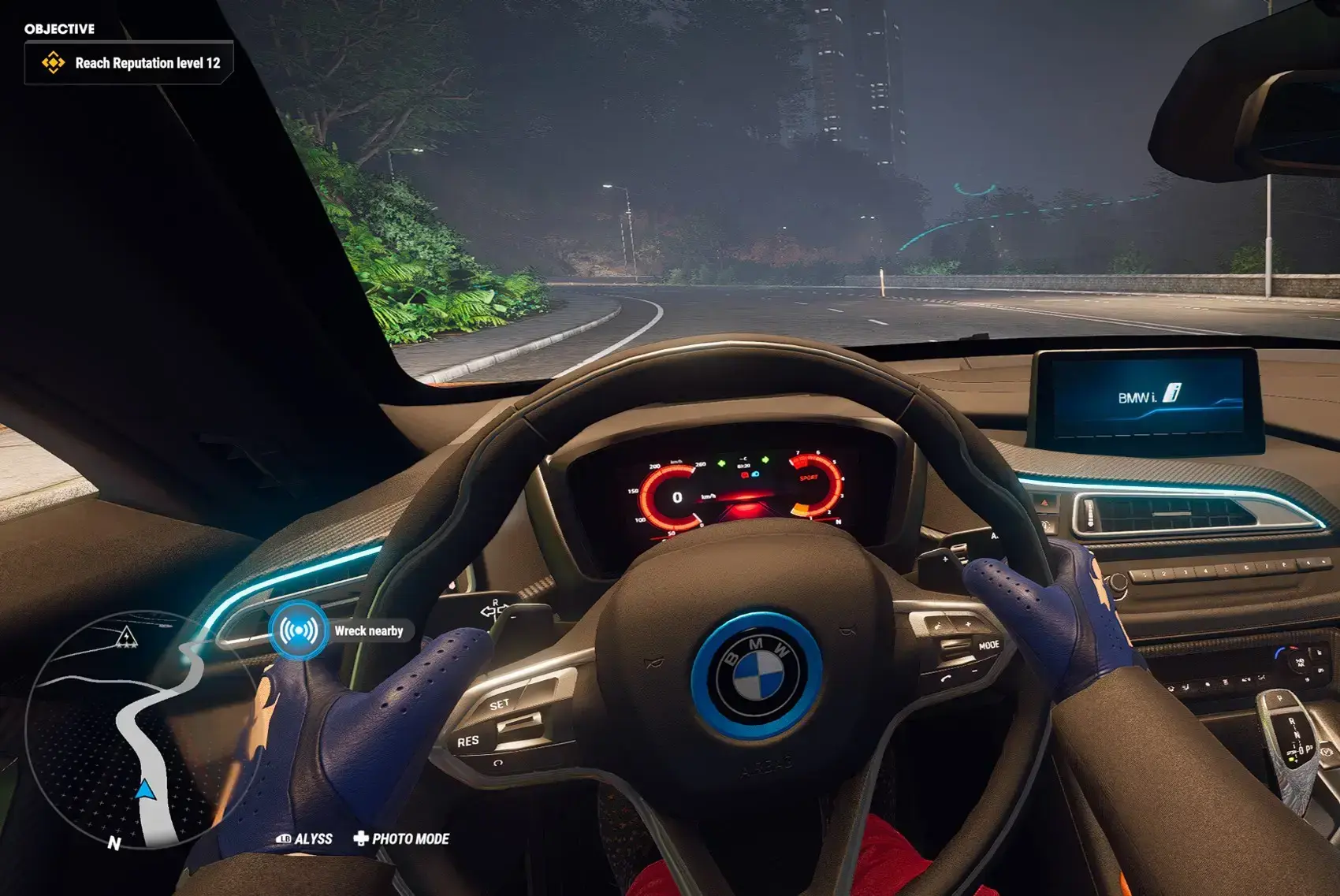This screenshot has width=1340, height=896.
Task: Select the triangle marker on the minimap
Action: (x=126, y=636)
